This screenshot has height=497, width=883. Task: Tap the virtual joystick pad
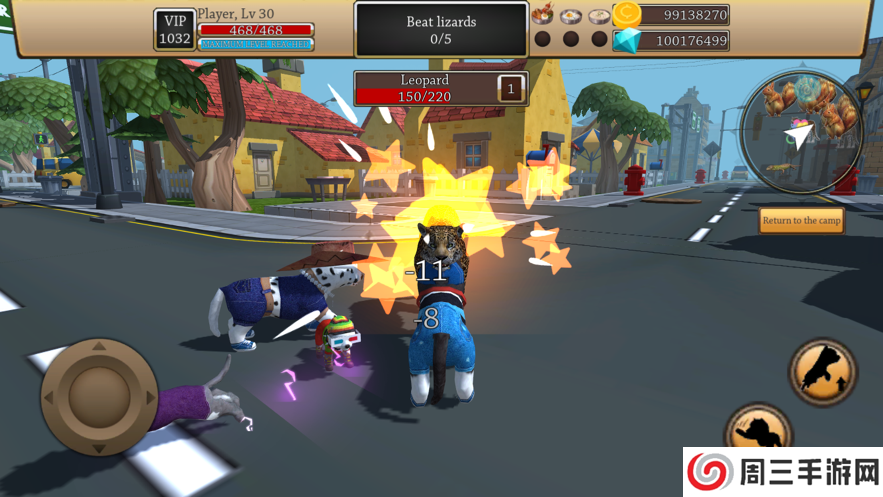pyautogui.click(x=99, y=395)
